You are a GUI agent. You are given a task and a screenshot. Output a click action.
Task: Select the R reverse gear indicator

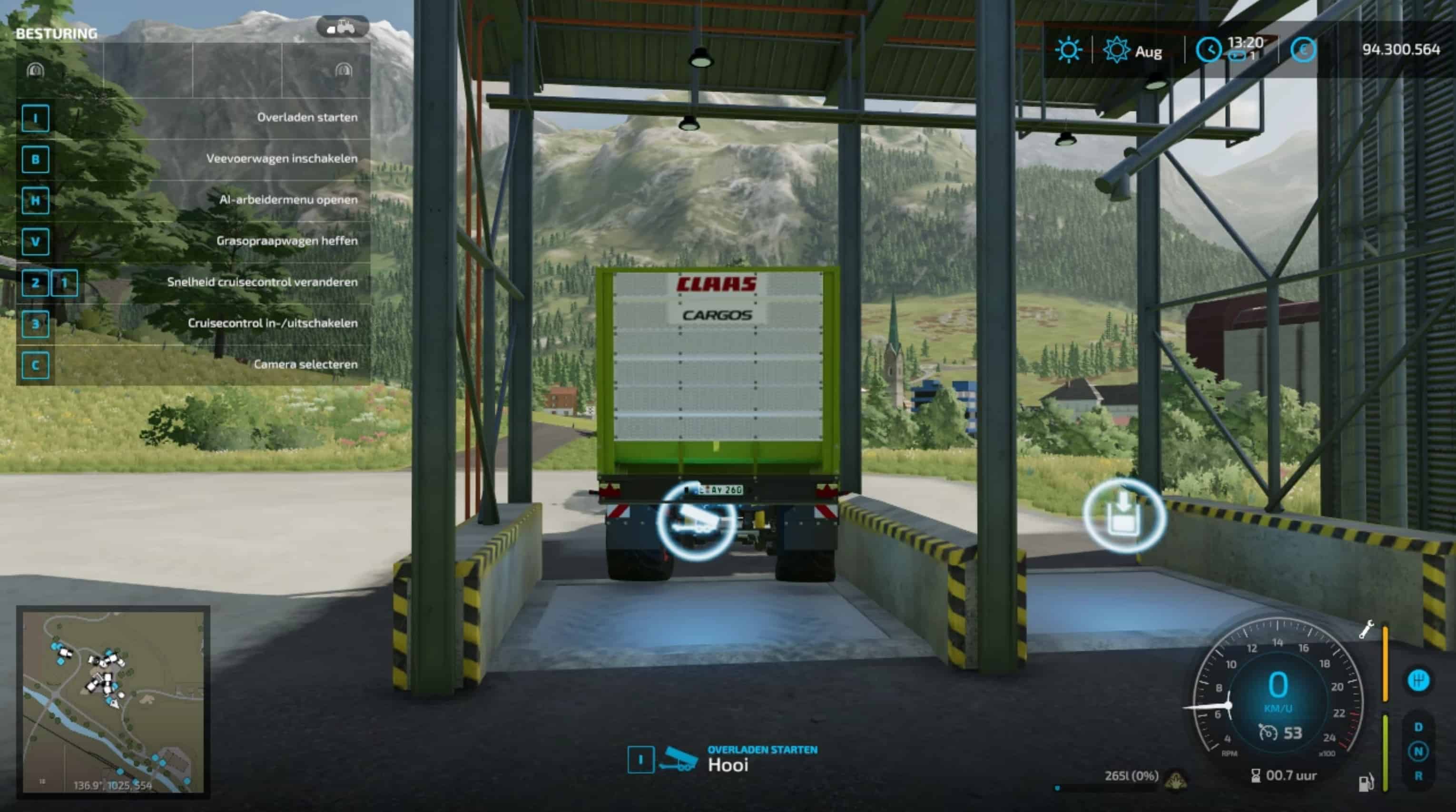(x=1418, y=776)
